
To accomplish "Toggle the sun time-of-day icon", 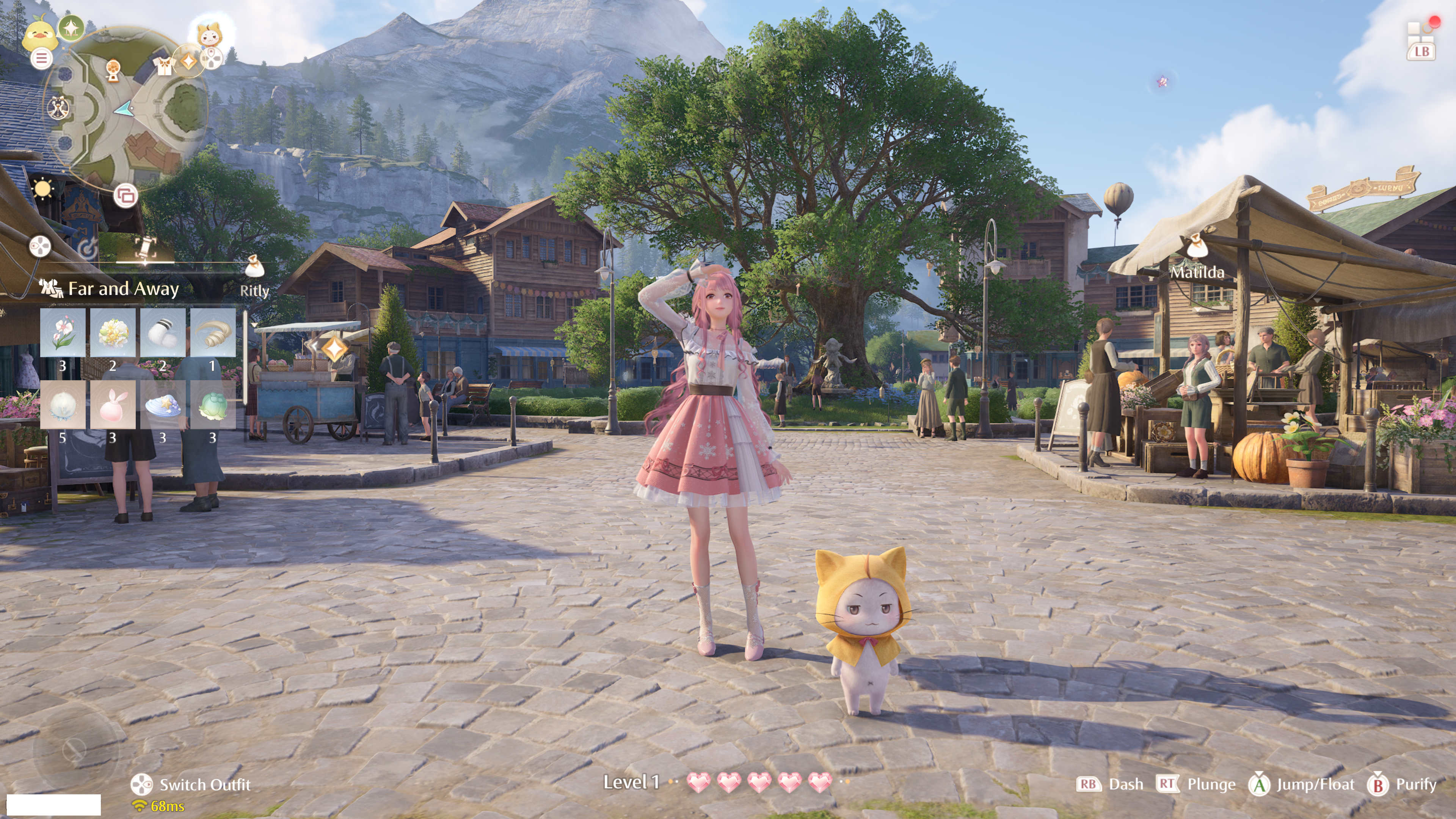I will pyautogui.click(x=42, y=188).
